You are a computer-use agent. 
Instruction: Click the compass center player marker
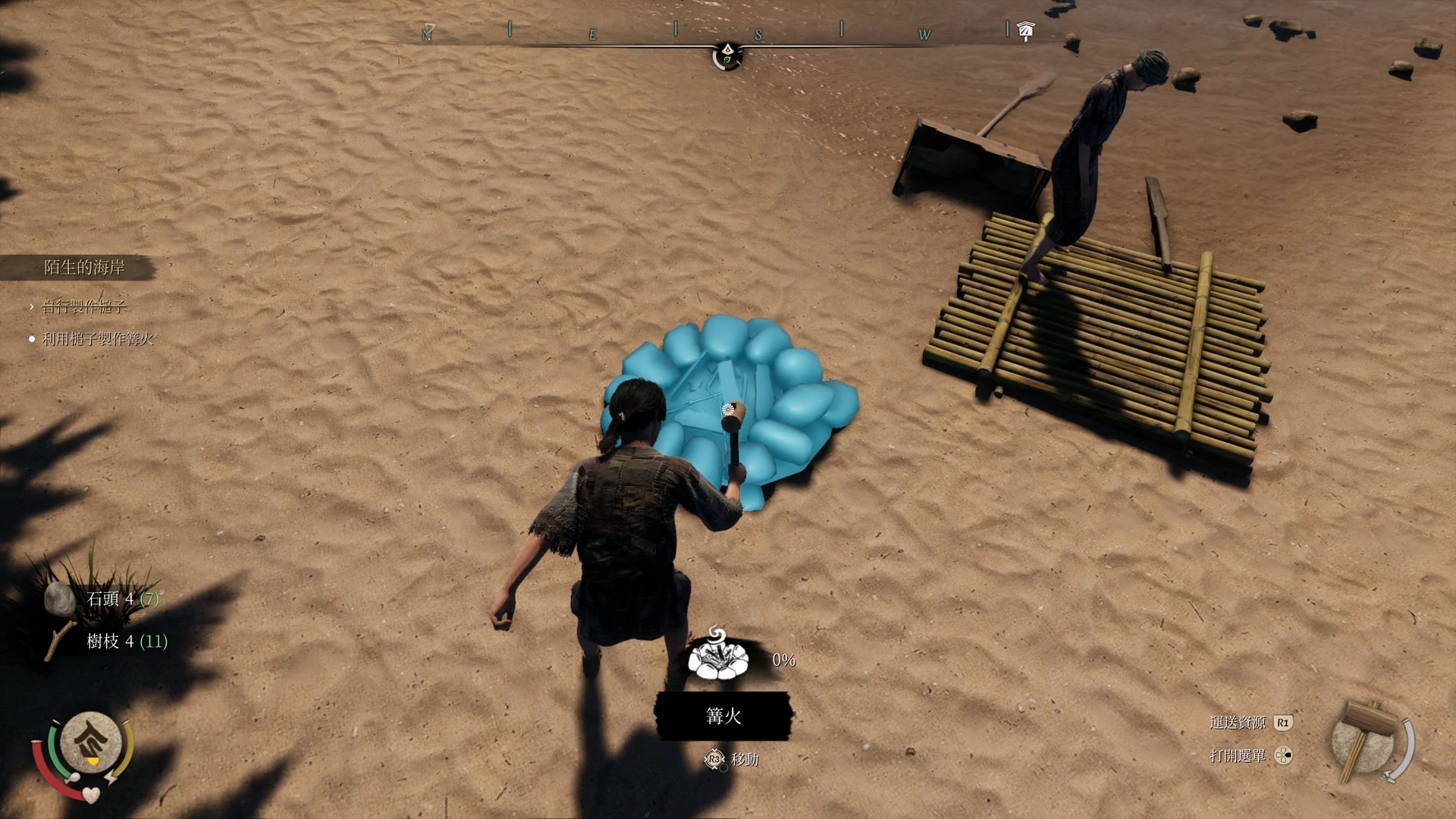point(726,55)
